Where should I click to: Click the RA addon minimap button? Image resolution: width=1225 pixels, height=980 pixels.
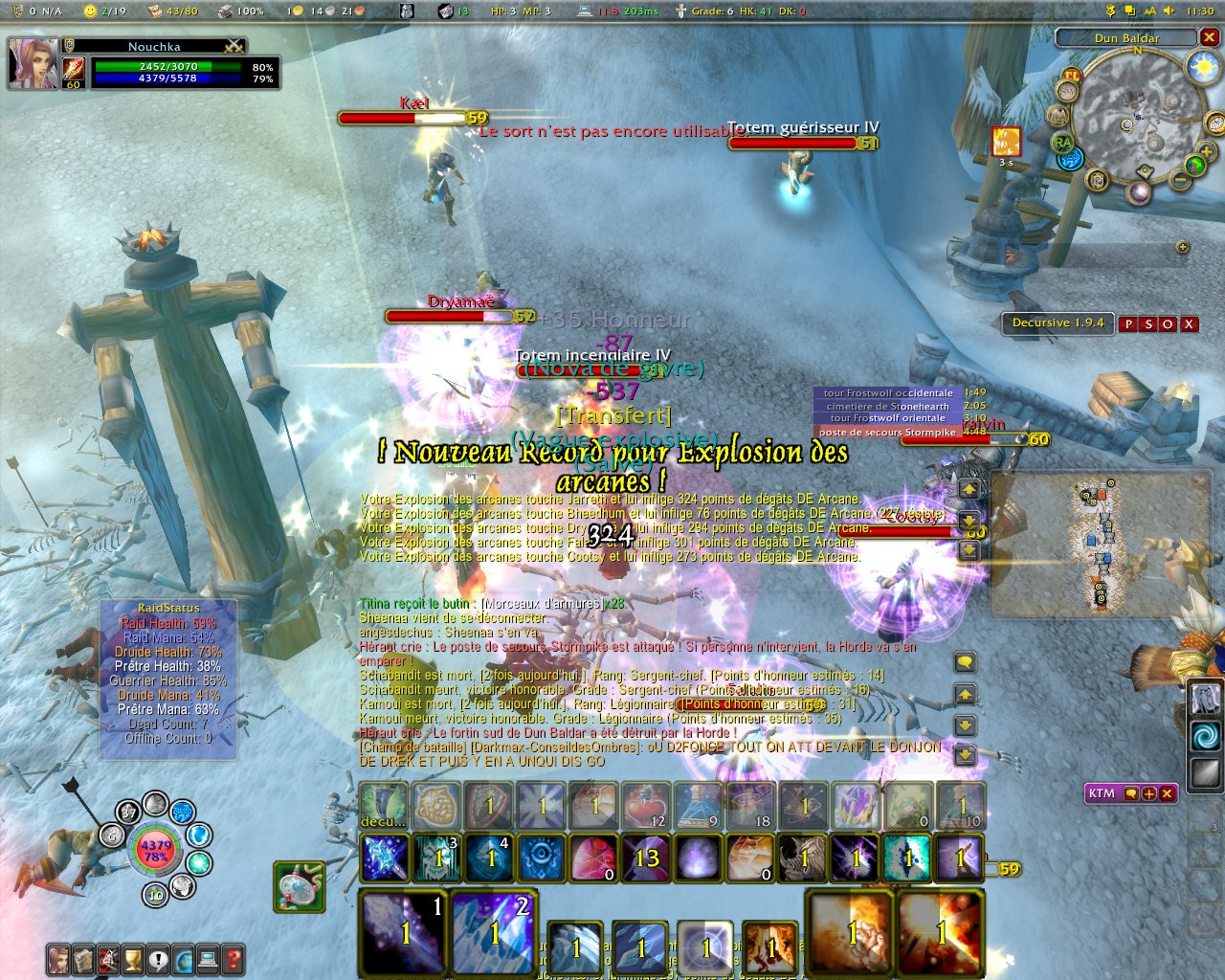tap(1062, 143)
